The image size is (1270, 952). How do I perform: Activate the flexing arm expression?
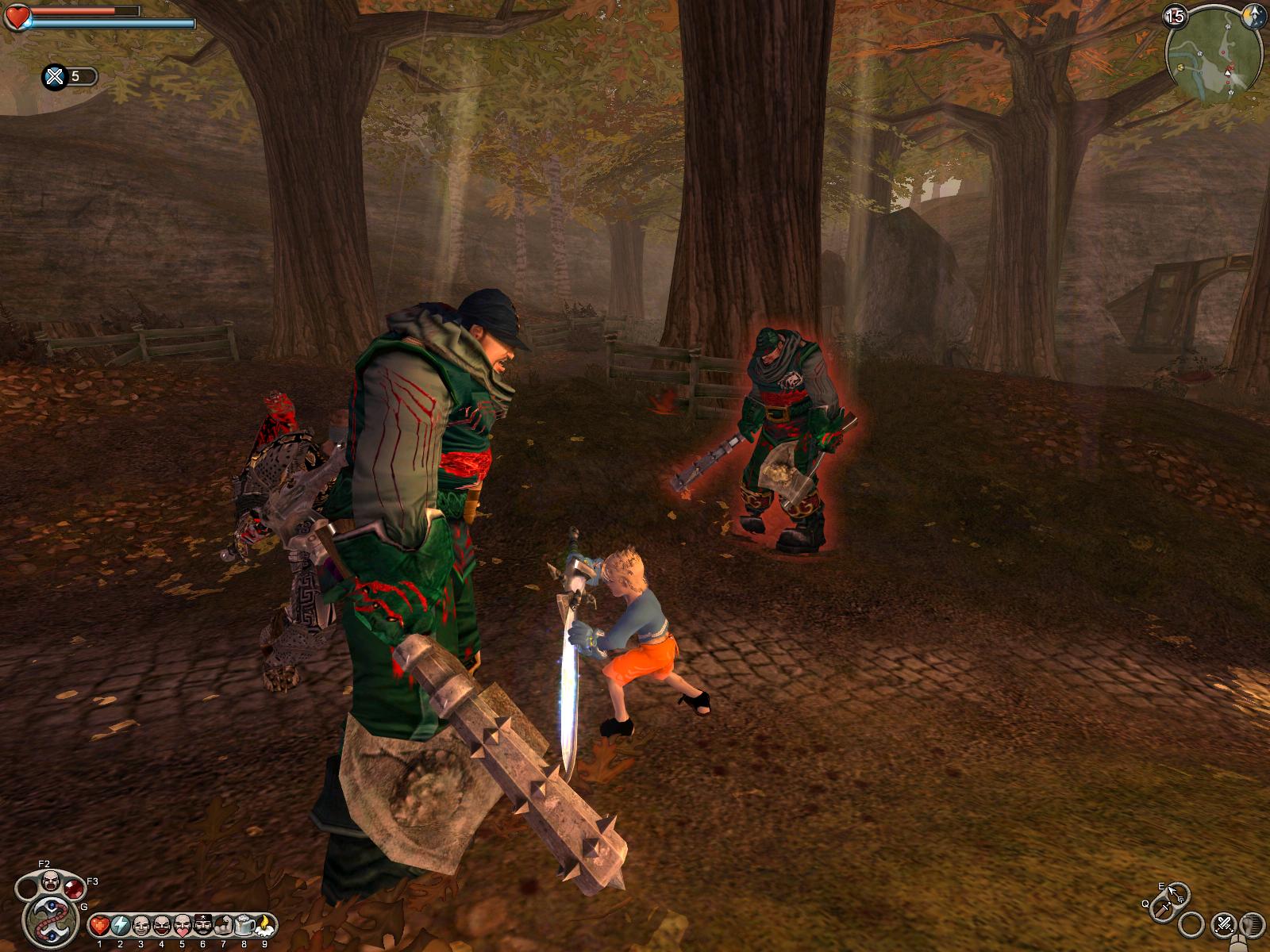coord(223,925)
